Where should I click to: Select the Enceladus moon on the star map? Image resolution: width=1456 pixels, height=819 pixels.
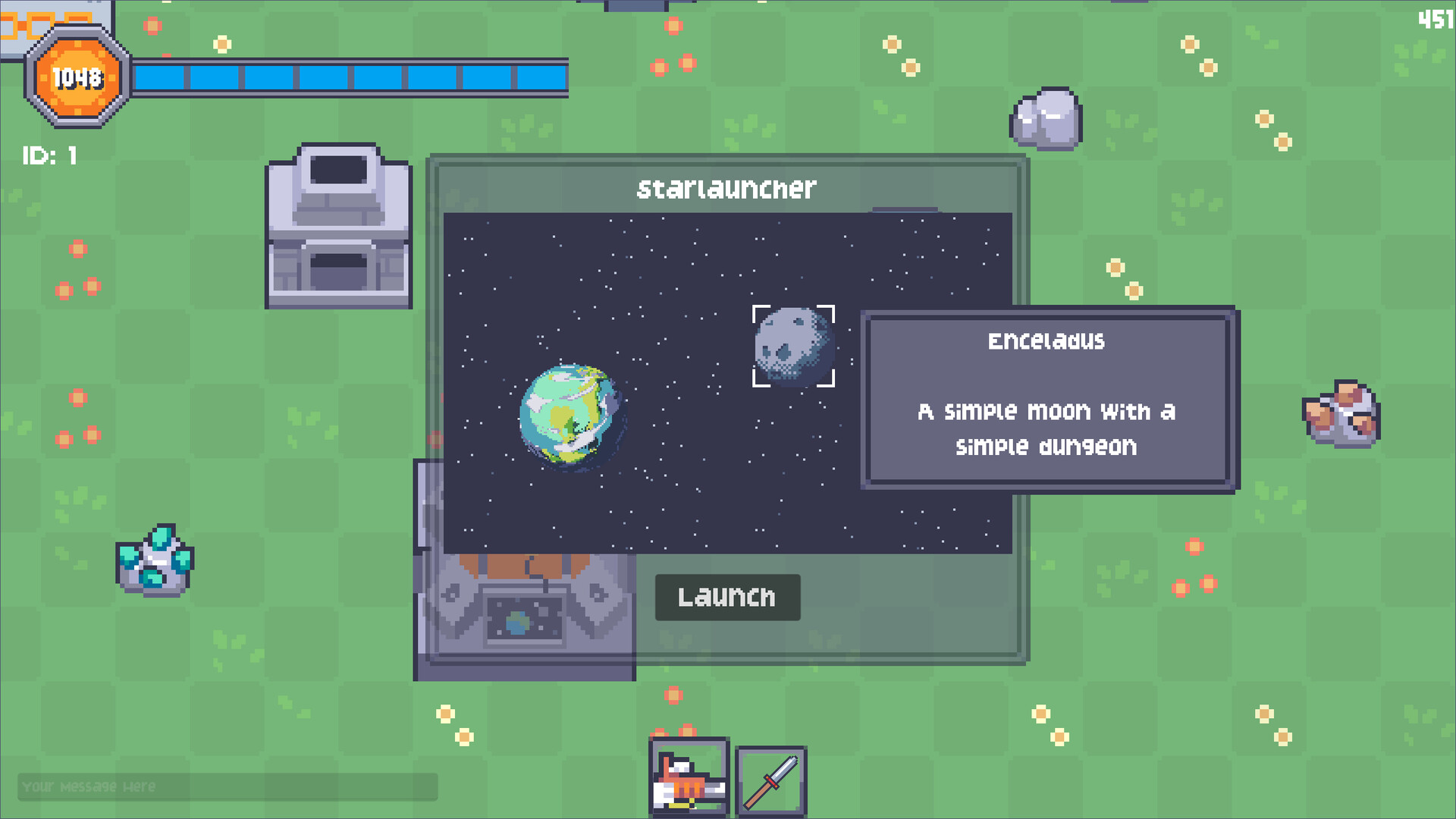coord(793,346)
